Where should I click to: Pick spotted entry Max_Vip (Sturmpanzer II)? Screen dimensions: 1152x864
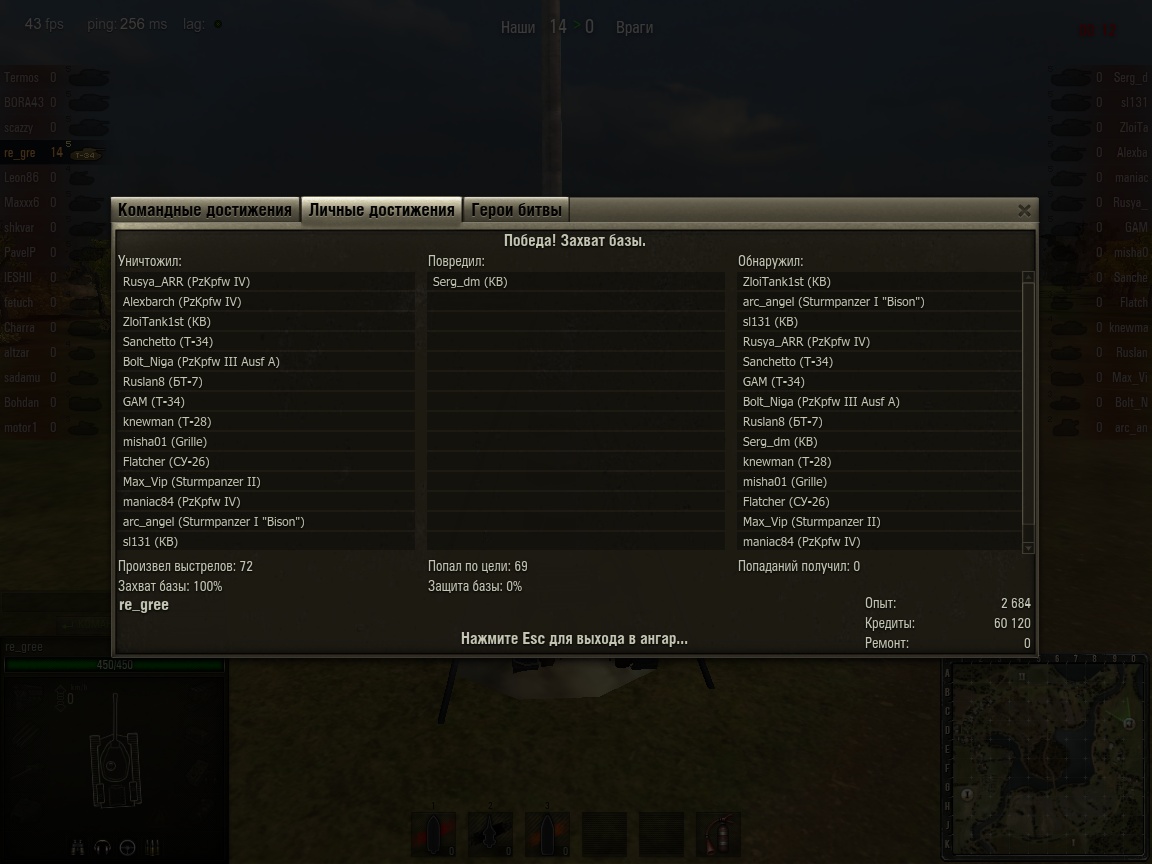coord(811,522)
